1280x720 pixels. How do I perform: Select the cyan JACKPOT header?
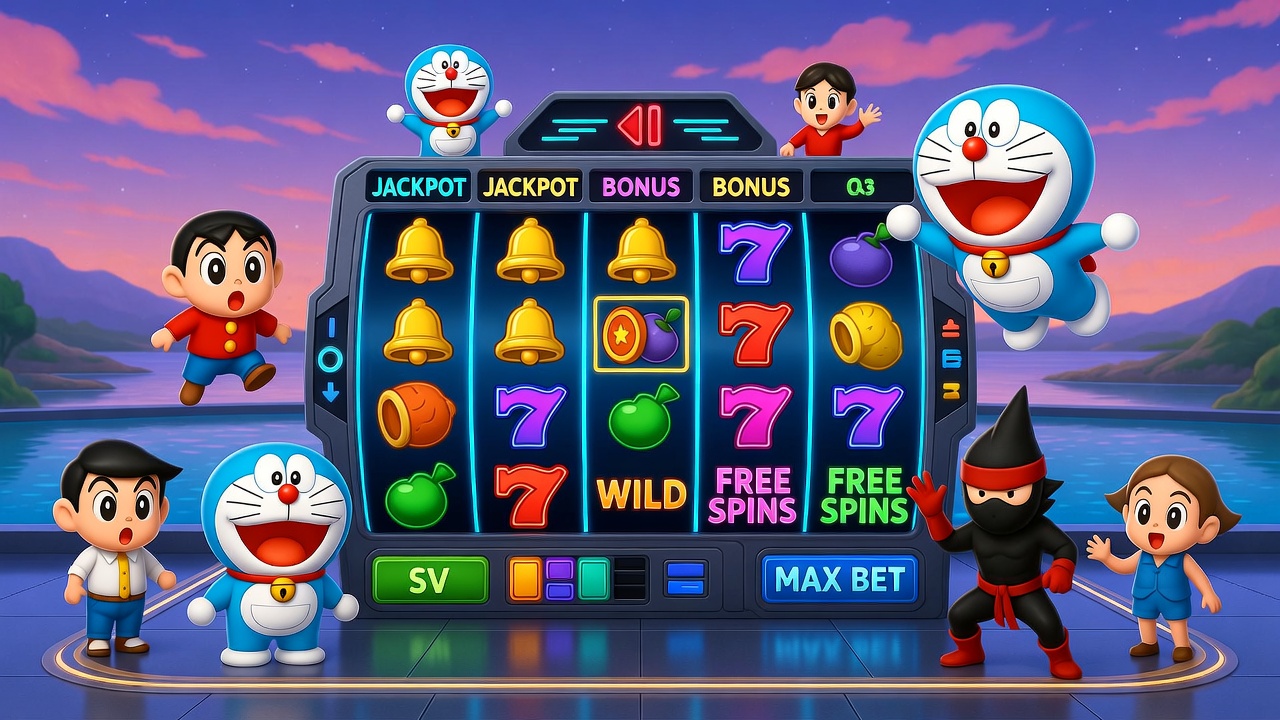418,187
